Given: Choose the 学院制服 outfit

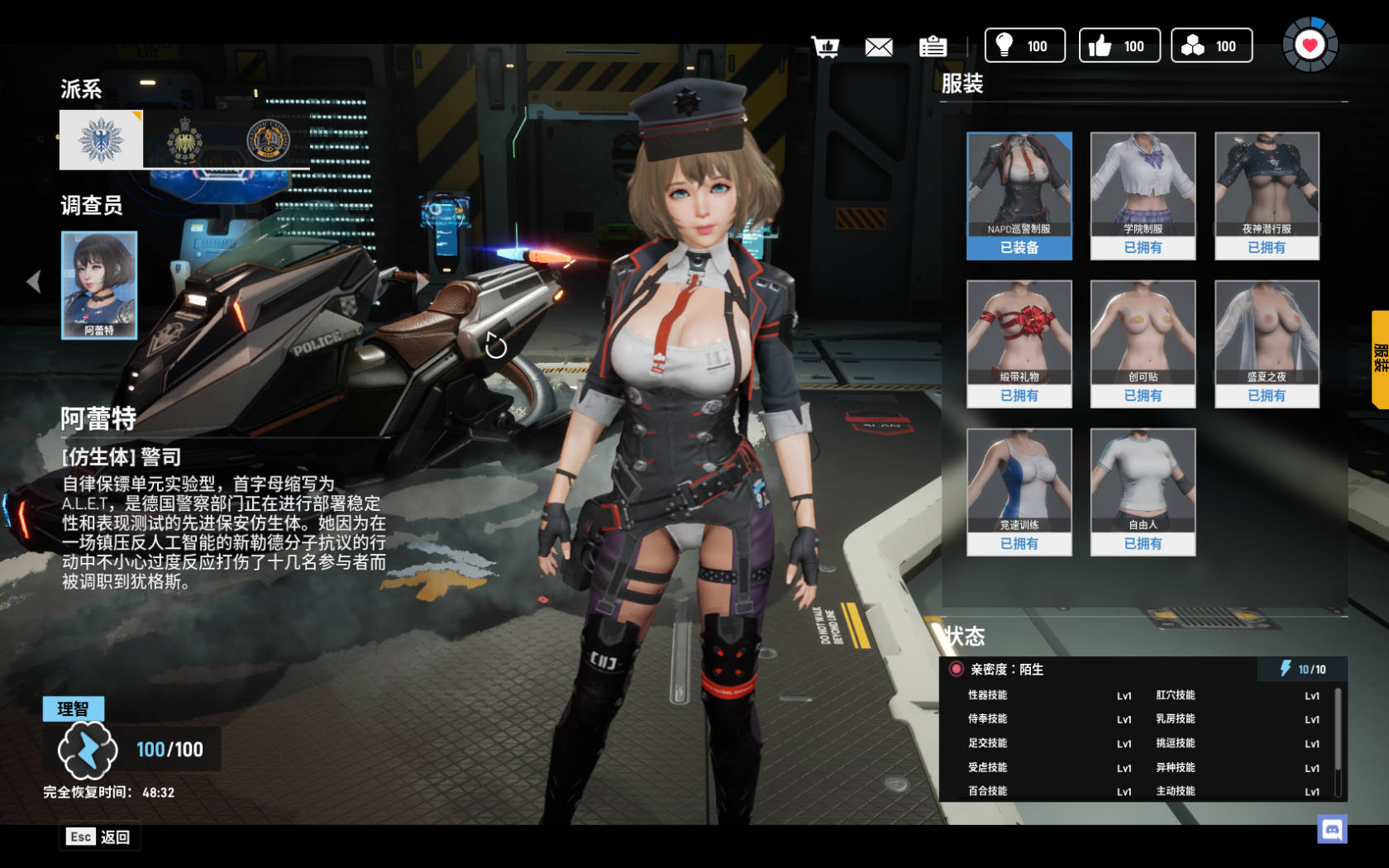Looking at the screenshot, I should pos(1143,196).
